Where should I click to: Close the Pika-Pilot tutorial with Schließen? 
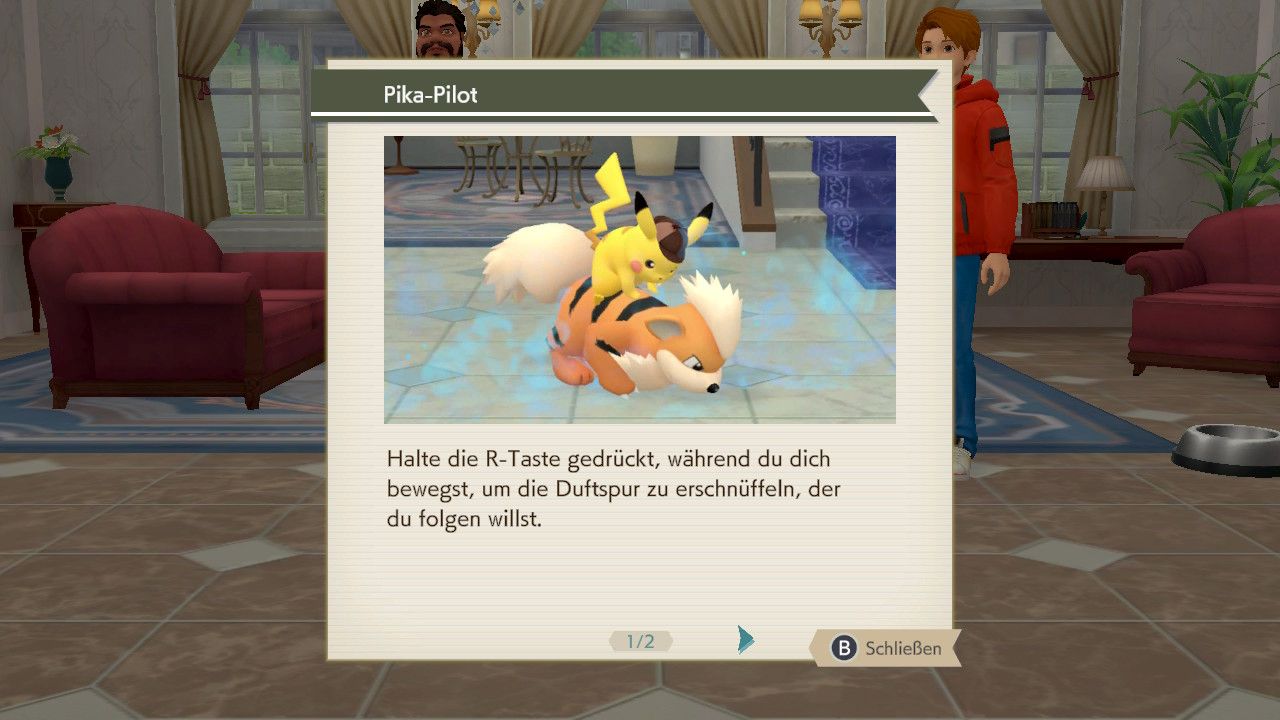click(x=886, y=648)
